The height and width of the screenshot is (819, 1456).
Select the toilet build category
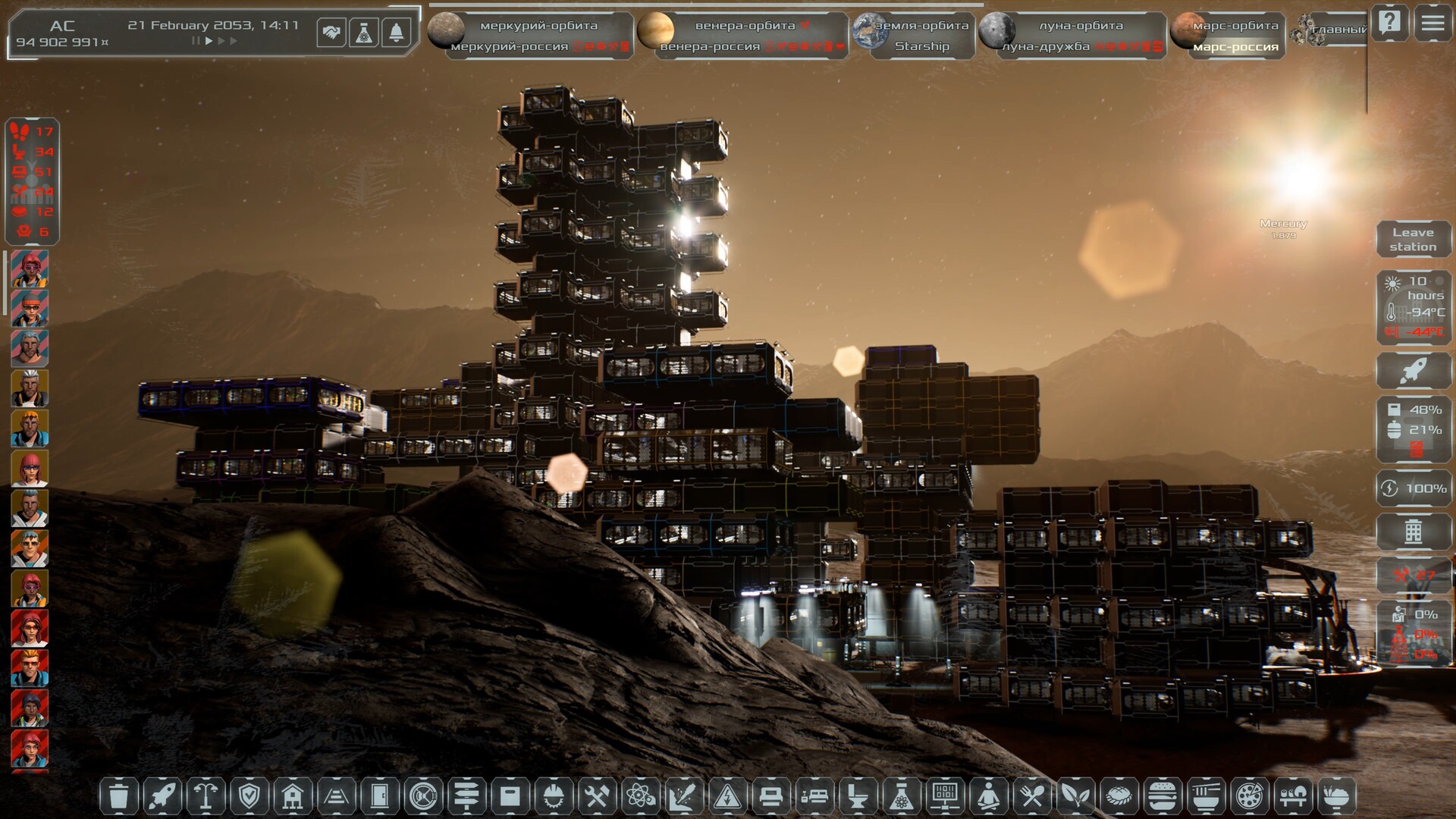pos(858,796)
